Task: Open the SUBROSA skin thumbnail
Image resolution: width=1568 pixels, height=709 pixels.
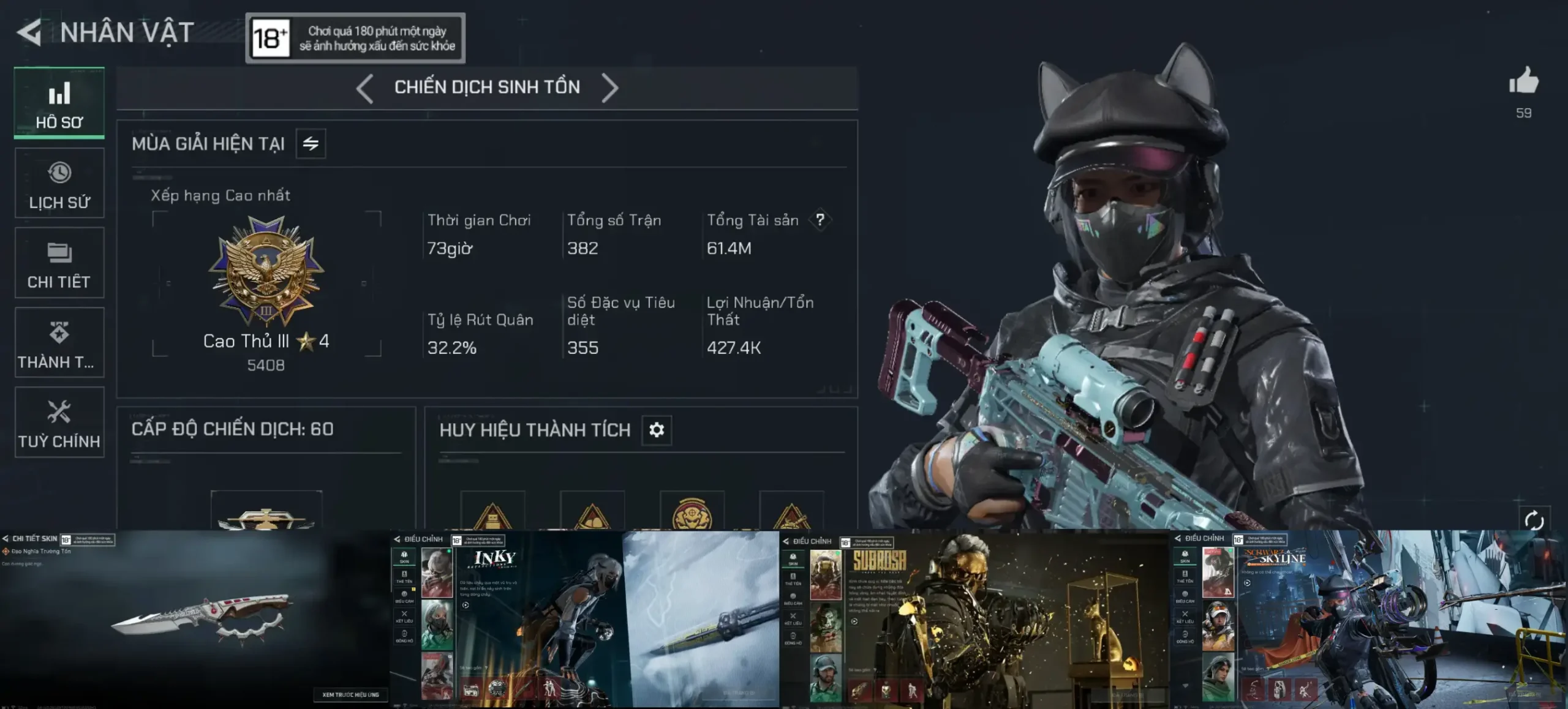Action: tap(975, 620)
